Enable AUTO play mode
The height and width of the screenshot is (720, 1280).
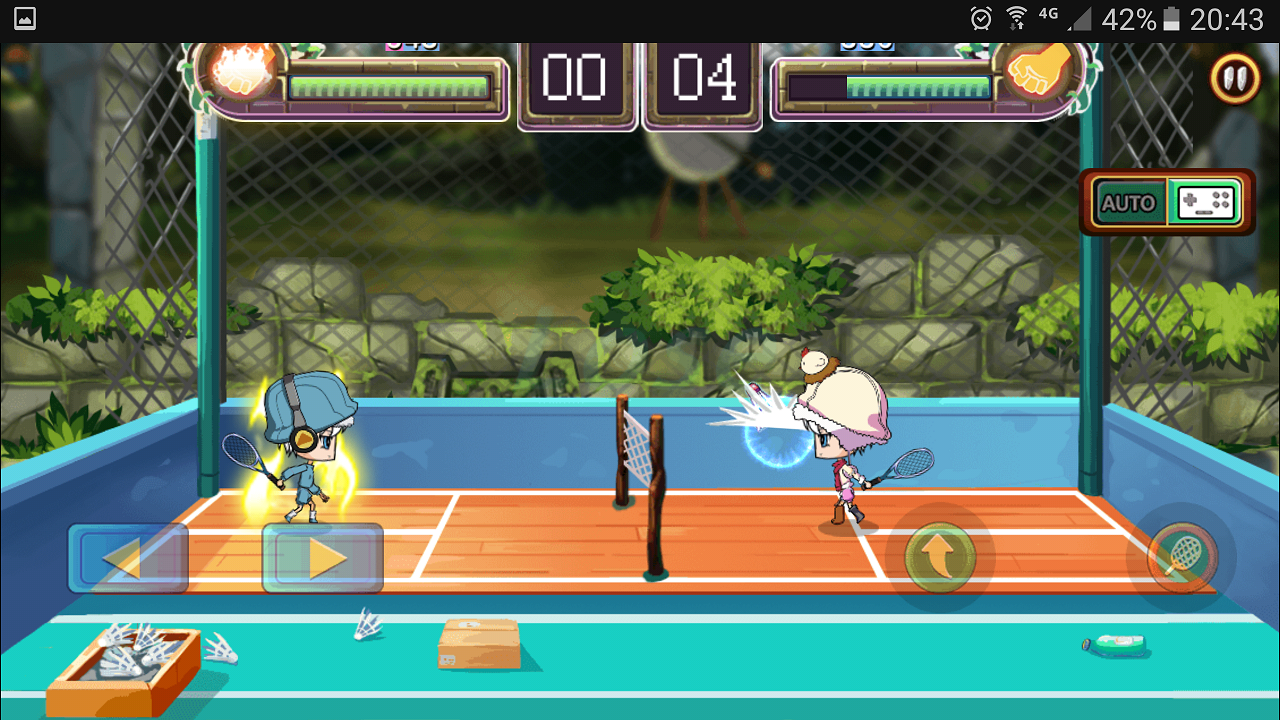tap(1130, 203)
